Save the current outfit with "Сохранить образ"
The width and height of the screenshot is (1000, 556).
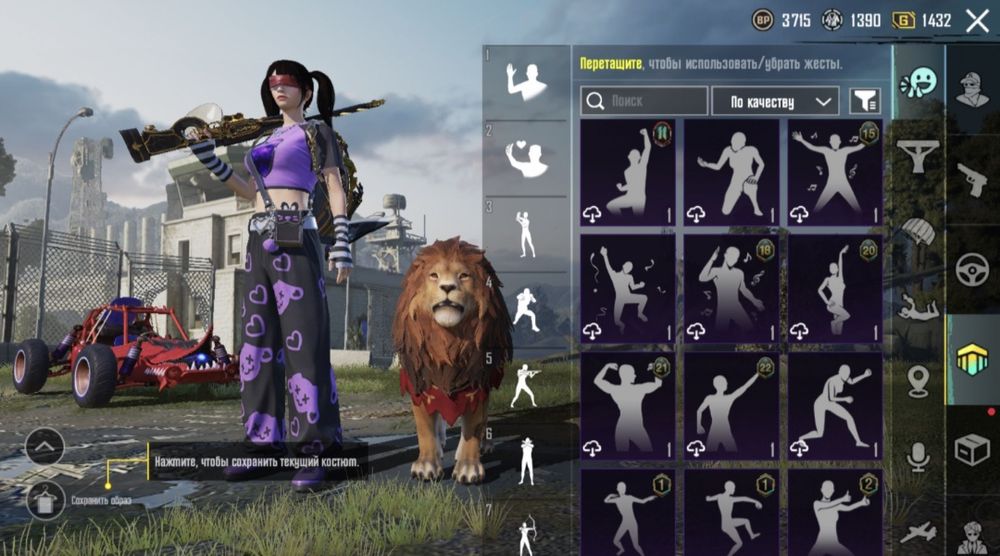coord(46,499)
